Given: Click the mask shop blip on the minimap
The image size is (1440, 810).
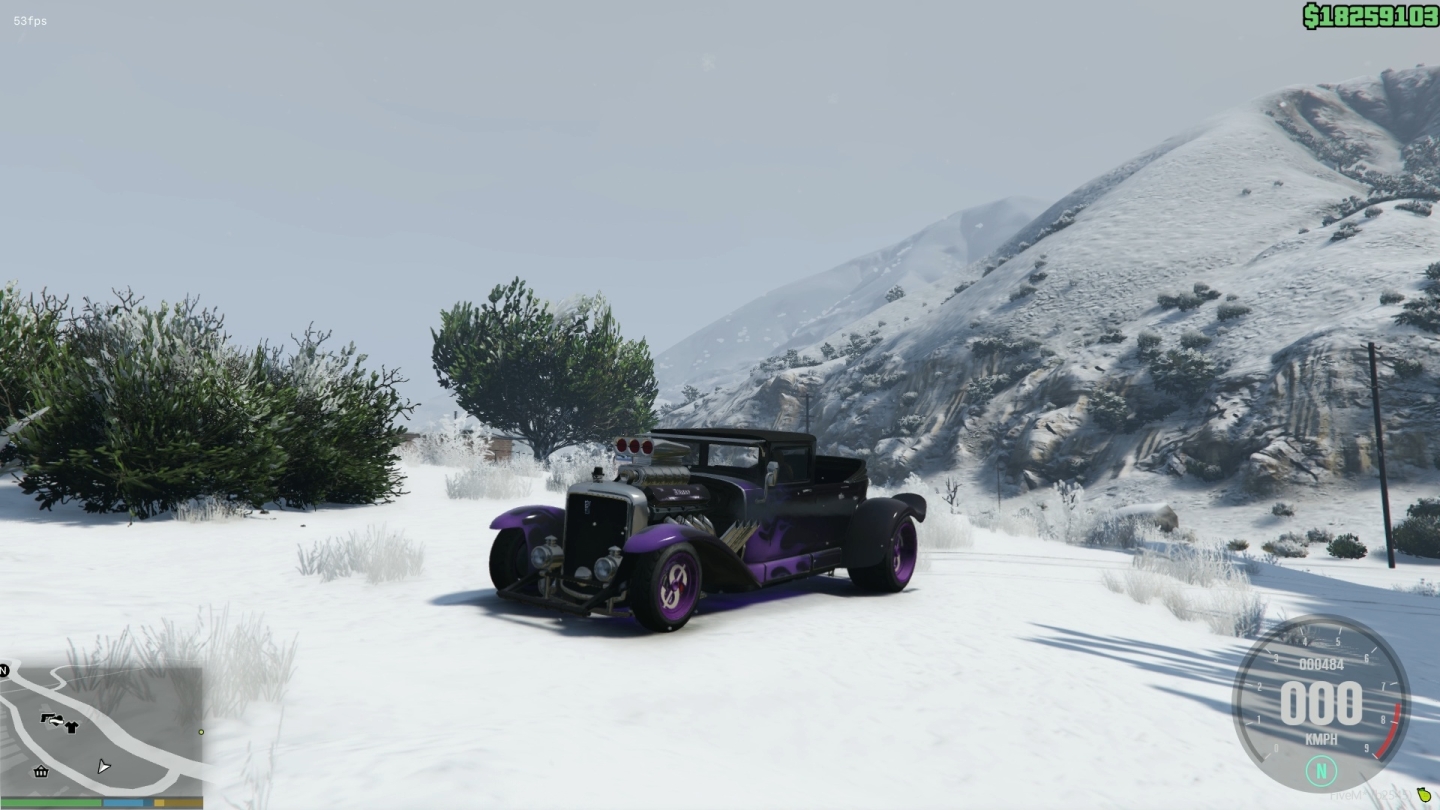Looking at the screenshot, I should pos(56,719).
